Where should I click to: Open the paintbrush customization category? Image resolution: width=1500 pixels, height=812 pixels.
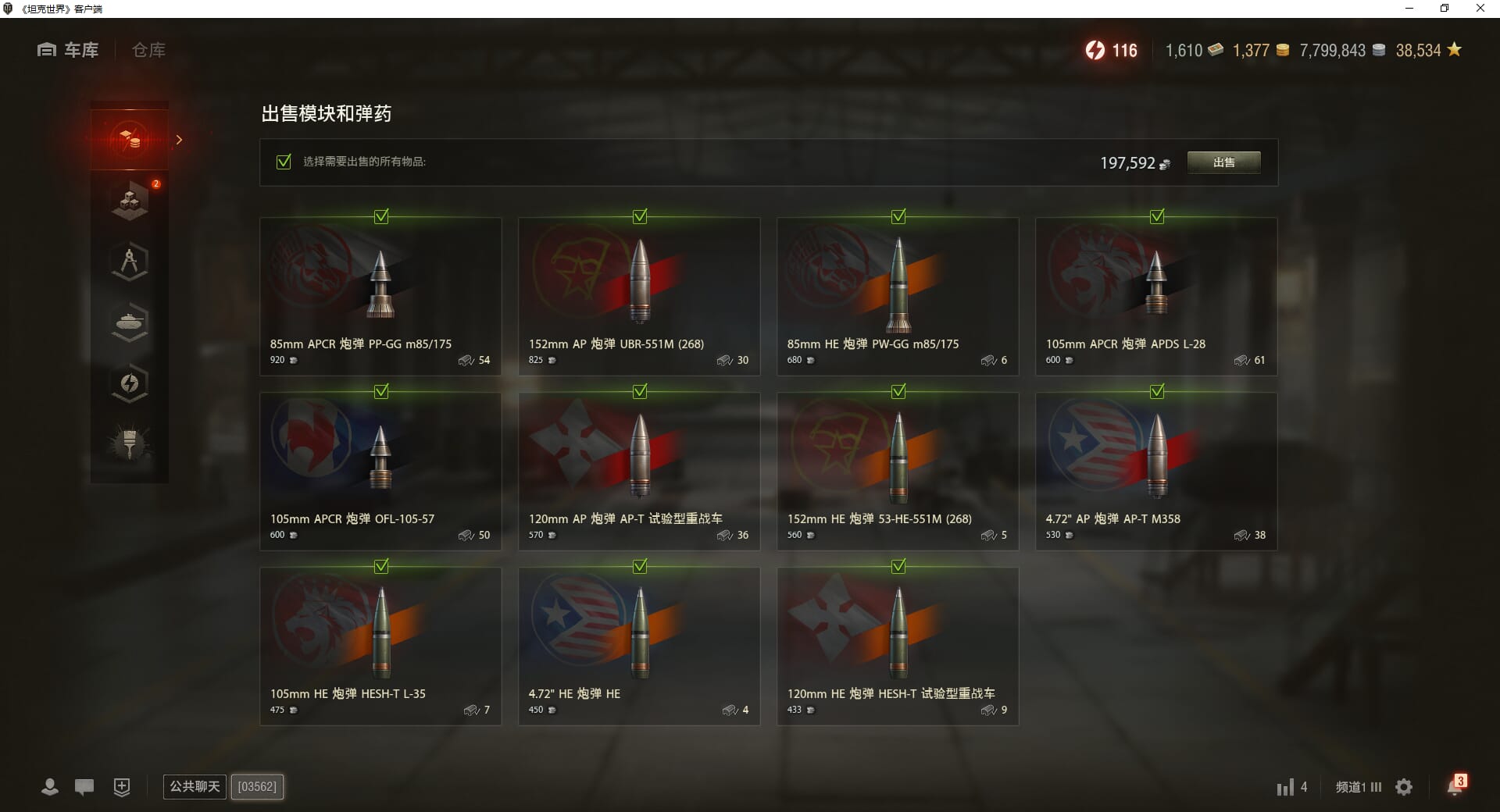coord(130,443)
